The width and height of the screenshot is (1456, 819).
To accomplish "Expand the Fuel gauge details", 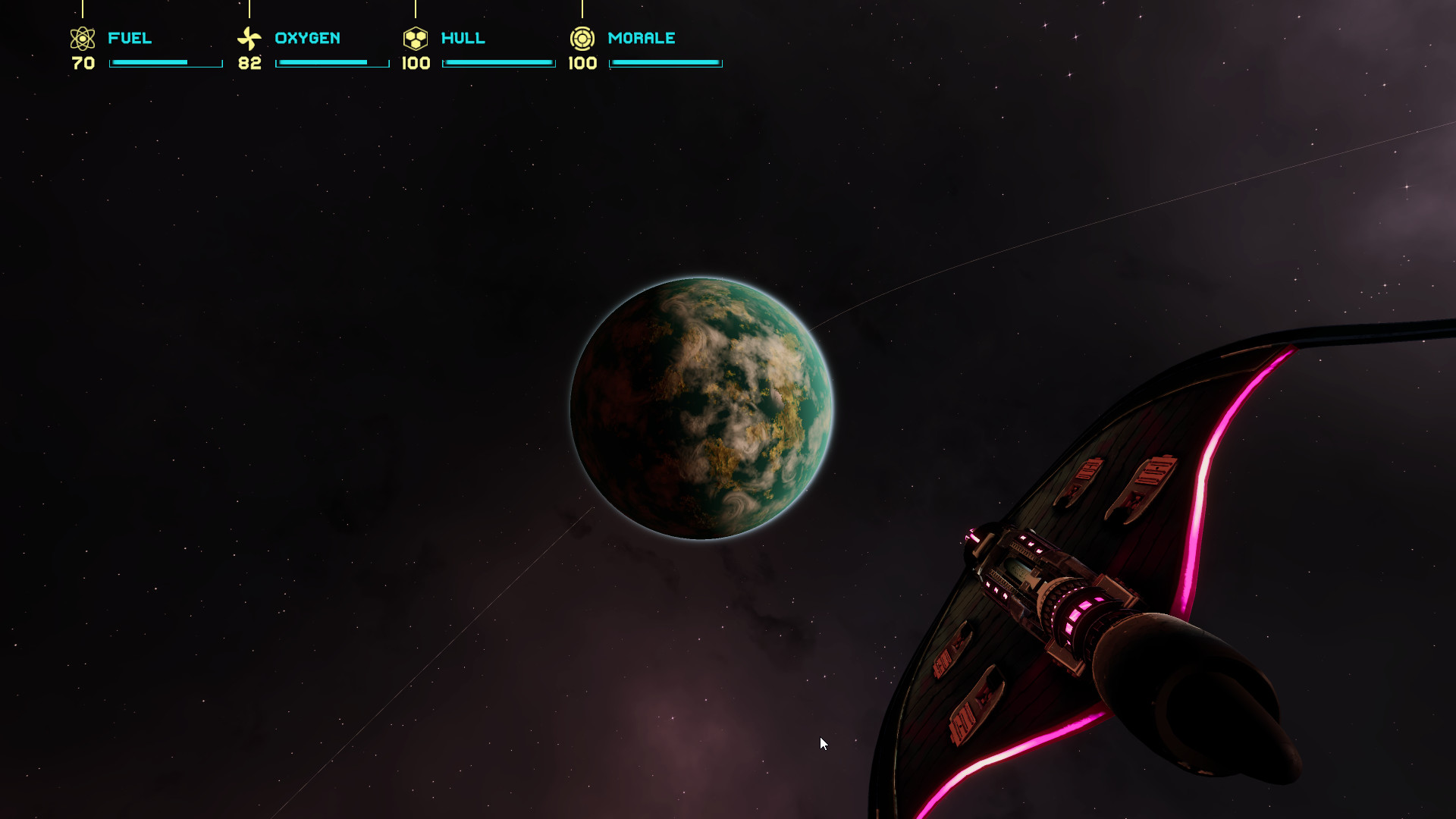I will 165,63.
